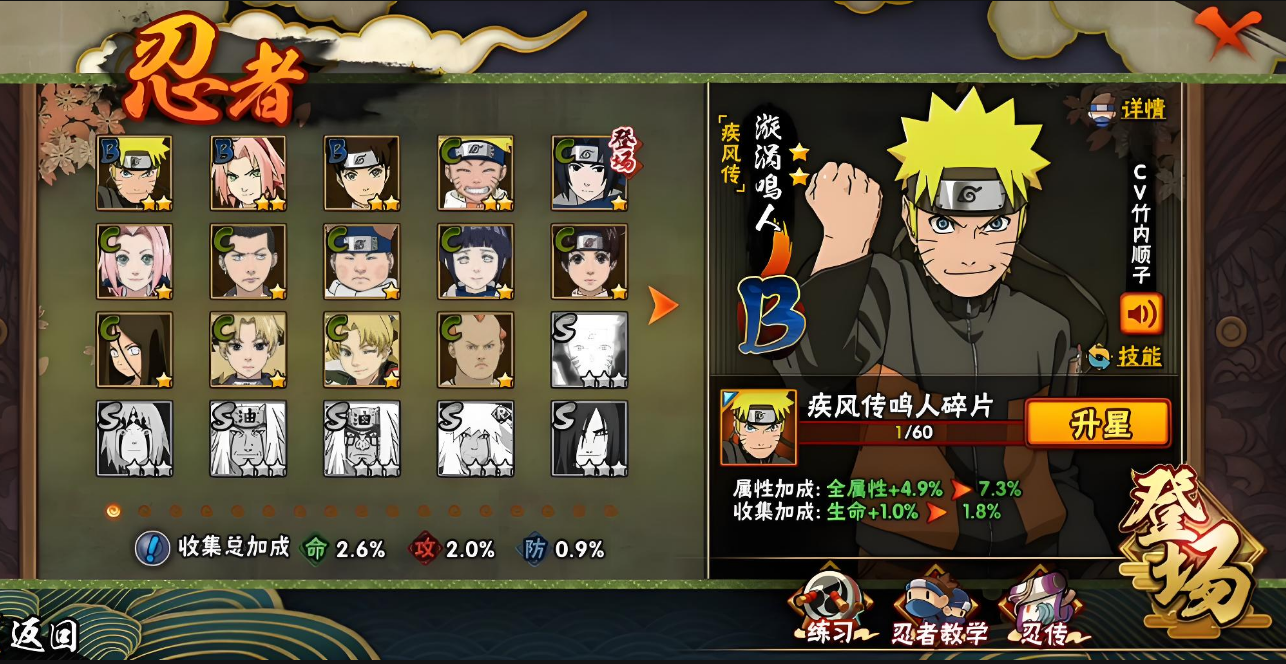
Task: Choose the B-rank pink-haired Sakura portrait
Action: pos(248,173)
